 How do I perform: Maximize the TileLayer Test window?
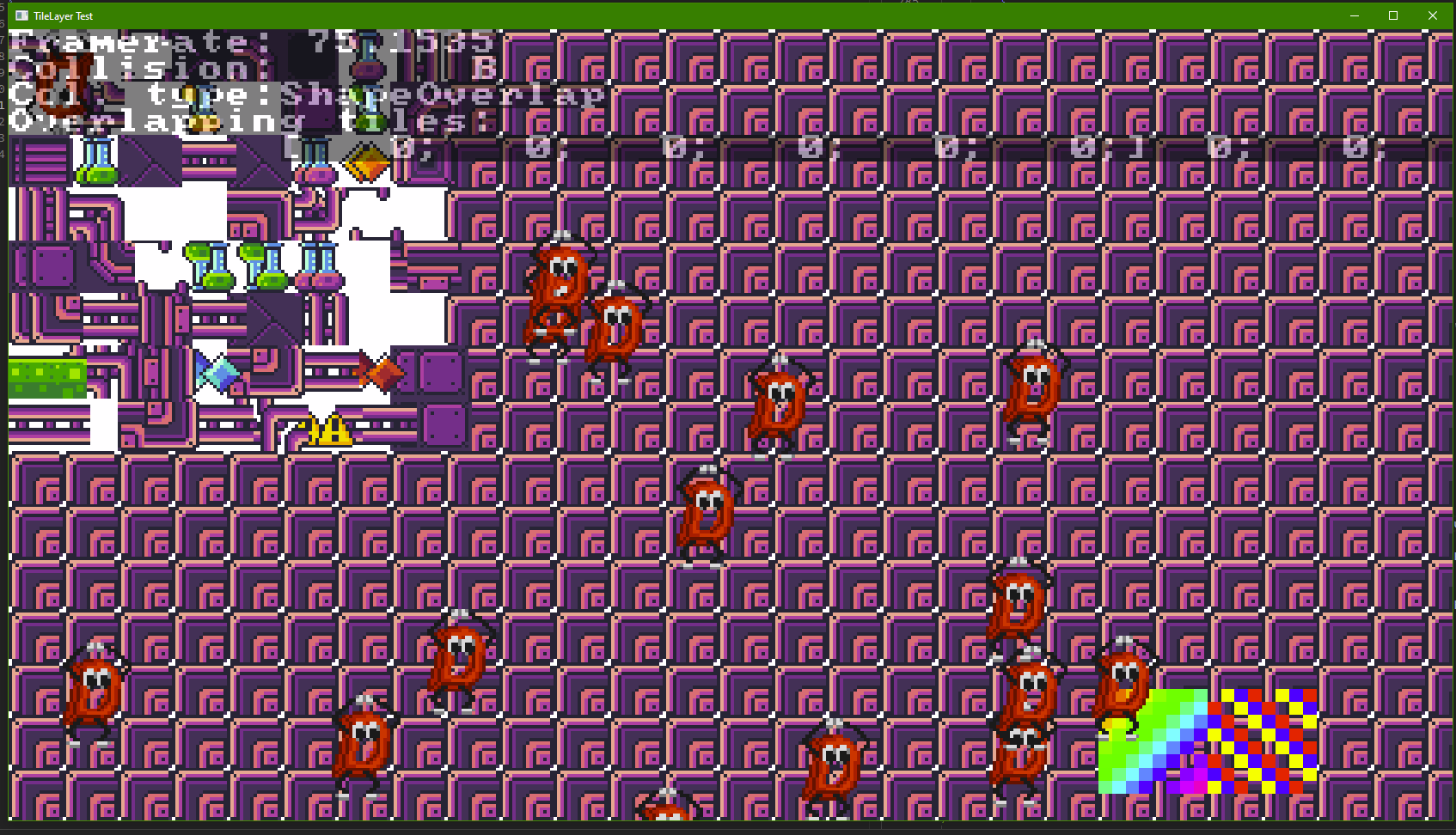point(1393,15)
